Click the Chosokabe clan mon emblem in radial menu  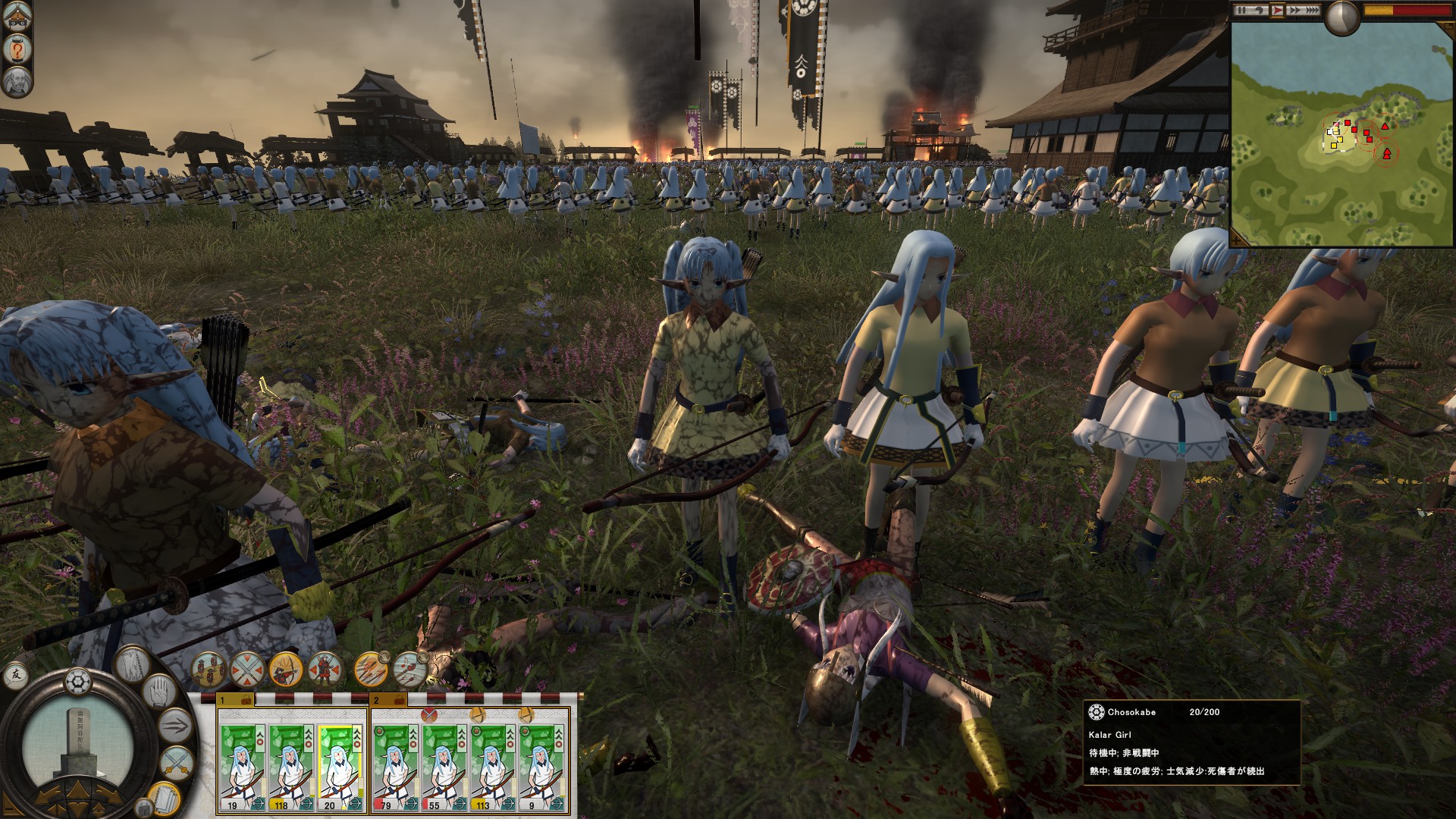point(77,680)
